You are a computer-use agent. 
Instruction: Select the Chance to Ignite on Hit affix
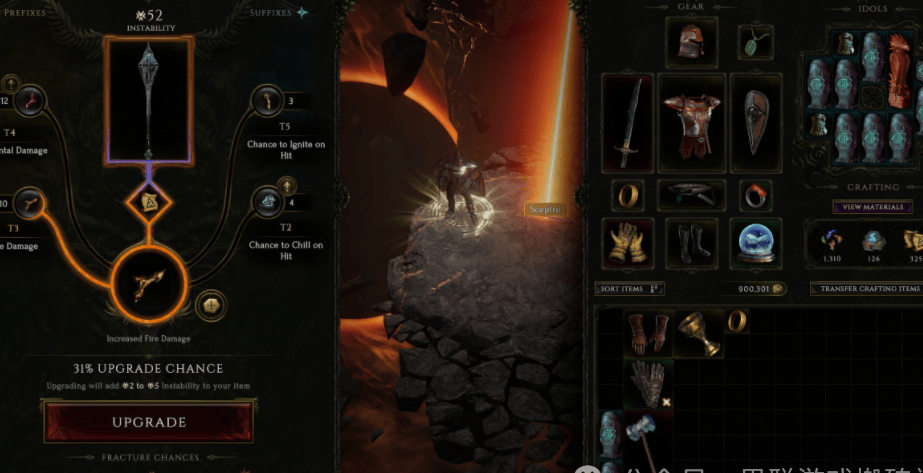click(271, 100)
